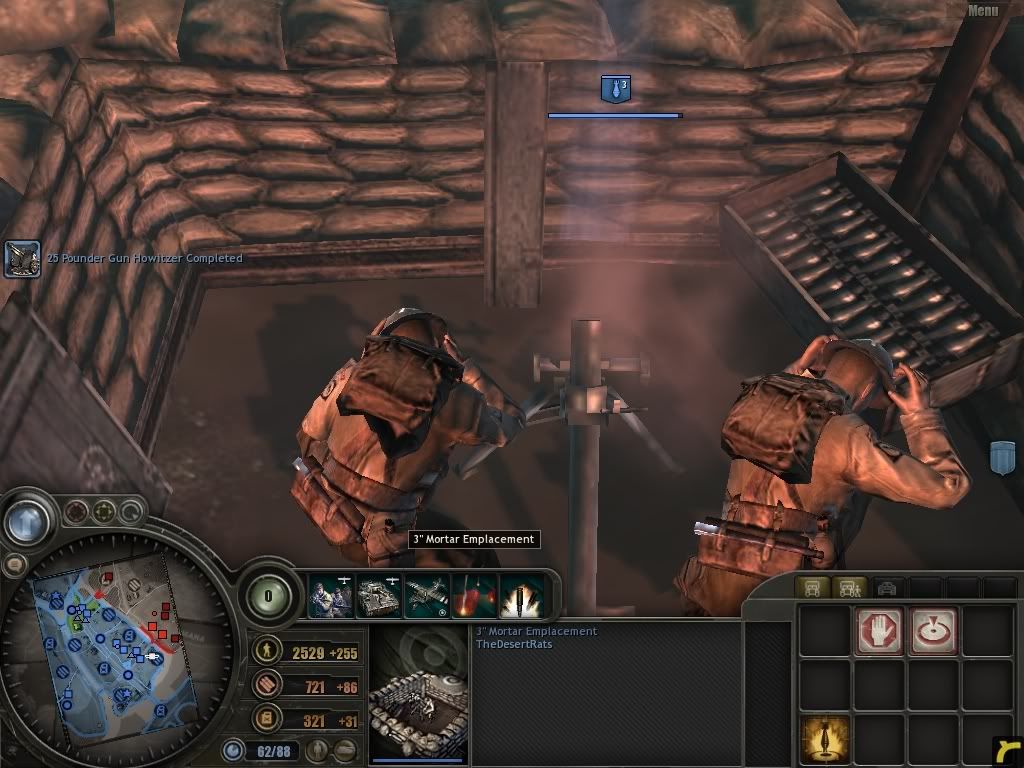Fire the artillery shell commander ability

pos(521,597)
